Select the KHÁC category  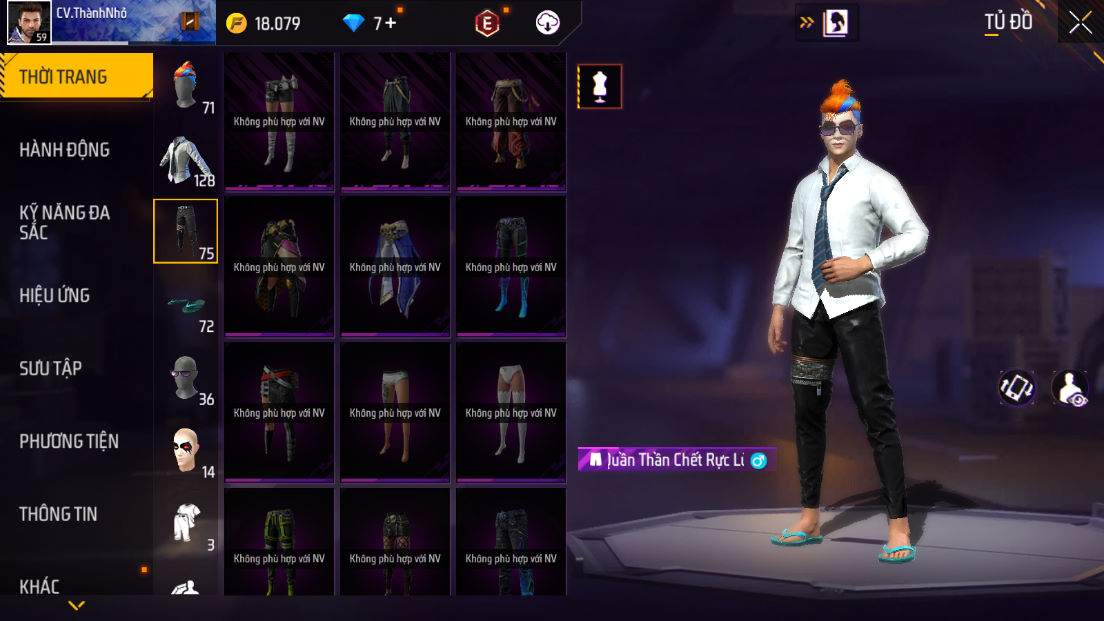pyautogui.click(x=40, y=586)
